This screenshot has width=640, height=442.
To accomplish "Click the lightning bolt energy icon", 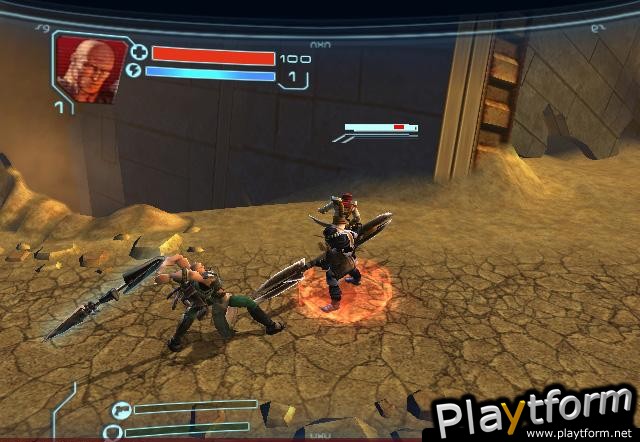I will click(137, 72).
